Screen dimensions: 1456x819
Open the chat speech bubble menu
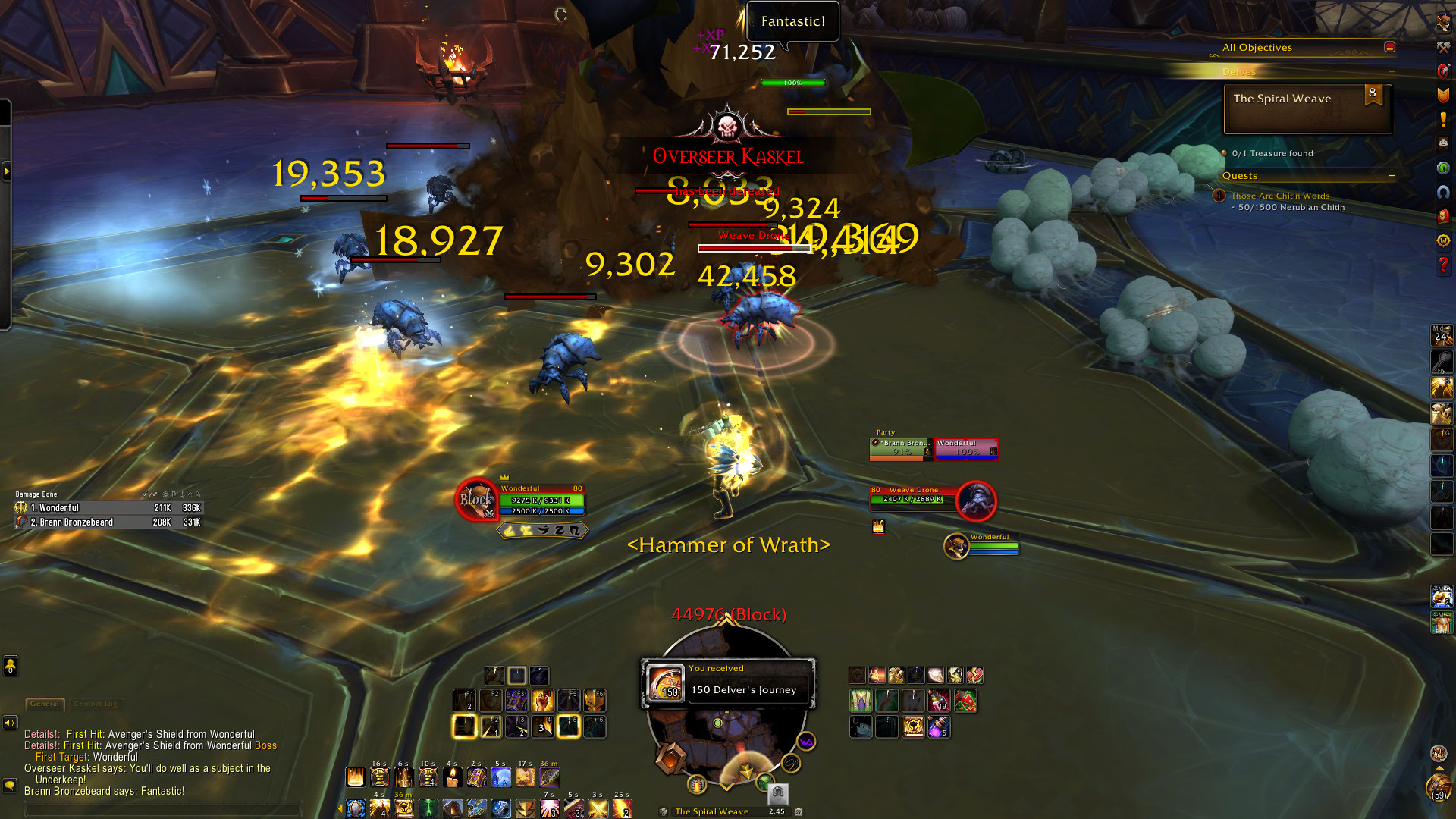coord(10,786)
